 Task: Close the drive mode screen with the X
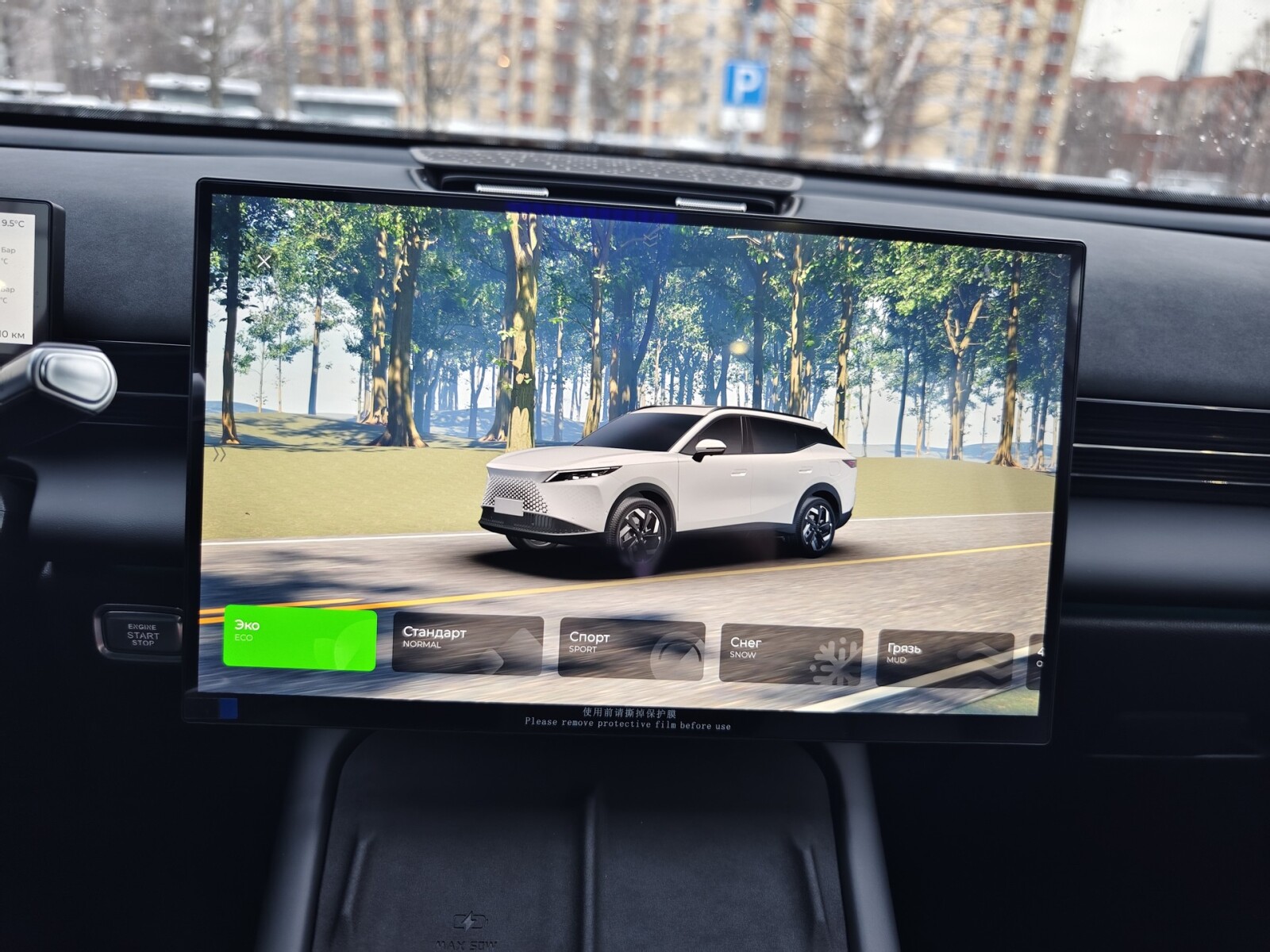coord(264,261)
